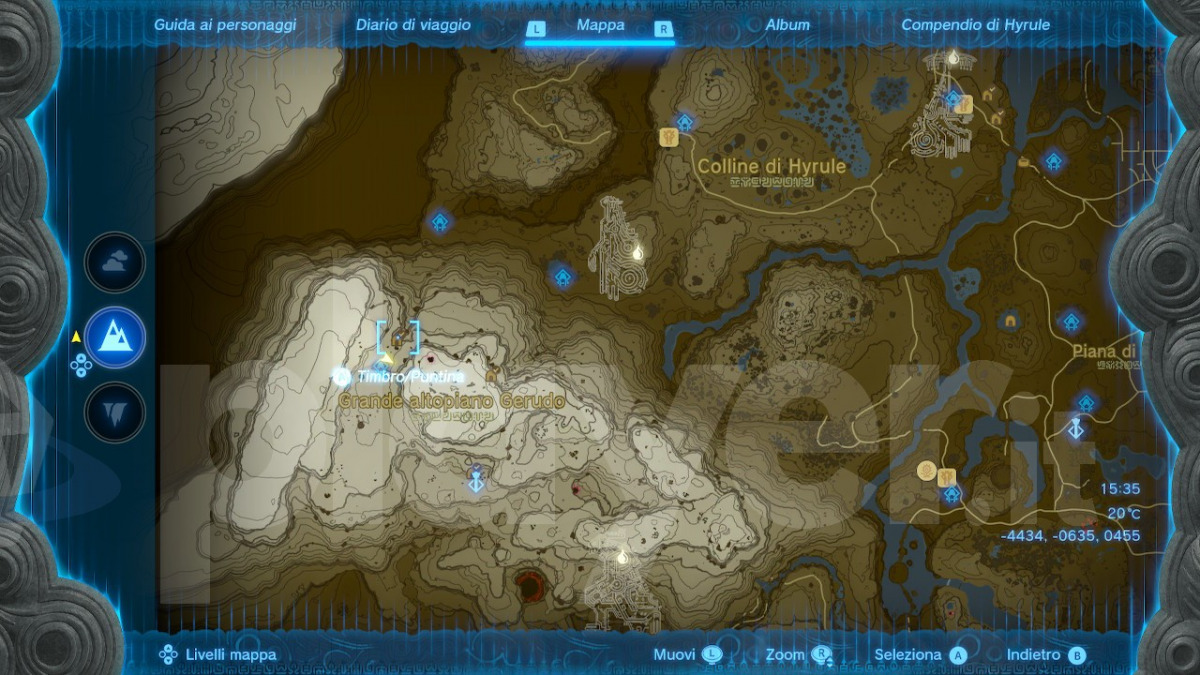Screen dimensions: 1200x675
Task: Click the cave marker left of Piana di
Action: 1011,321
